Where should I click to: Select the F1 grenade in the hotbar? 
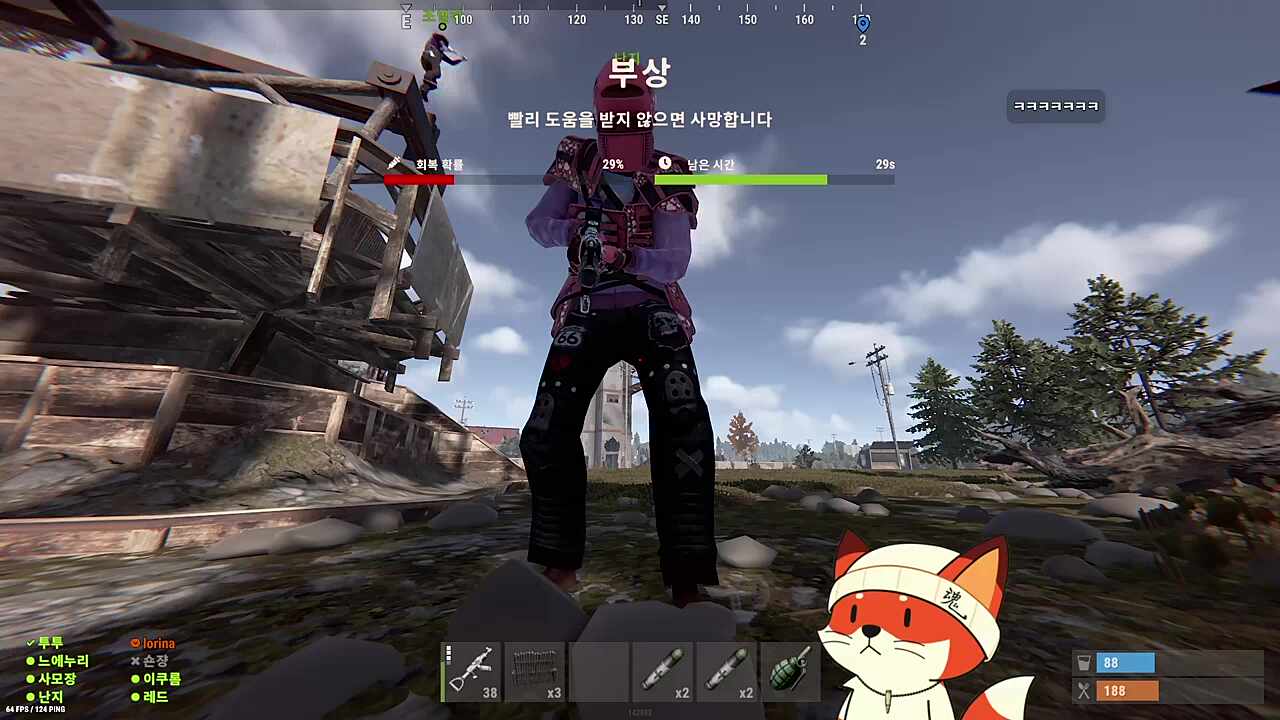click(790, 672)
